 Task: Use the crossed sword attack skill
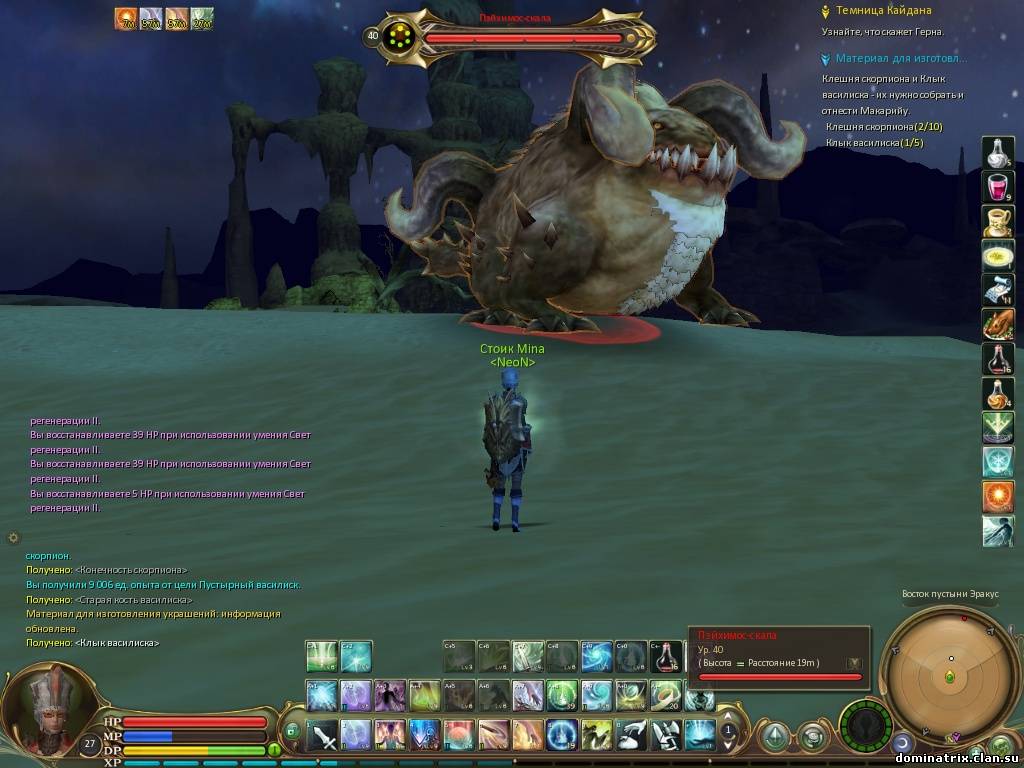(x=322, y=736)
